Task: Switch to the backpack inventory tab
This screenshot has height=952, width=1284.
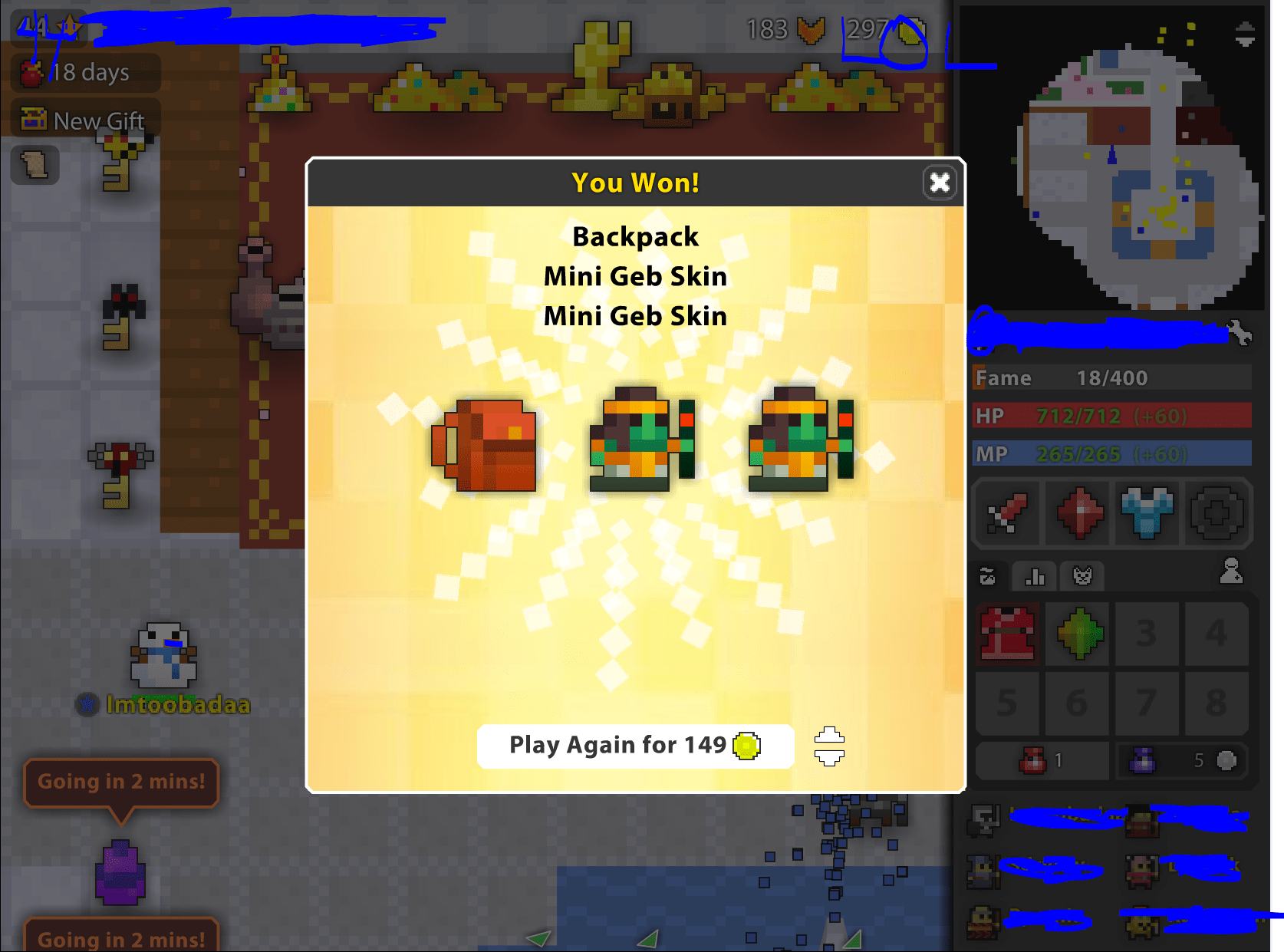Action: click(x=988, y=576)
